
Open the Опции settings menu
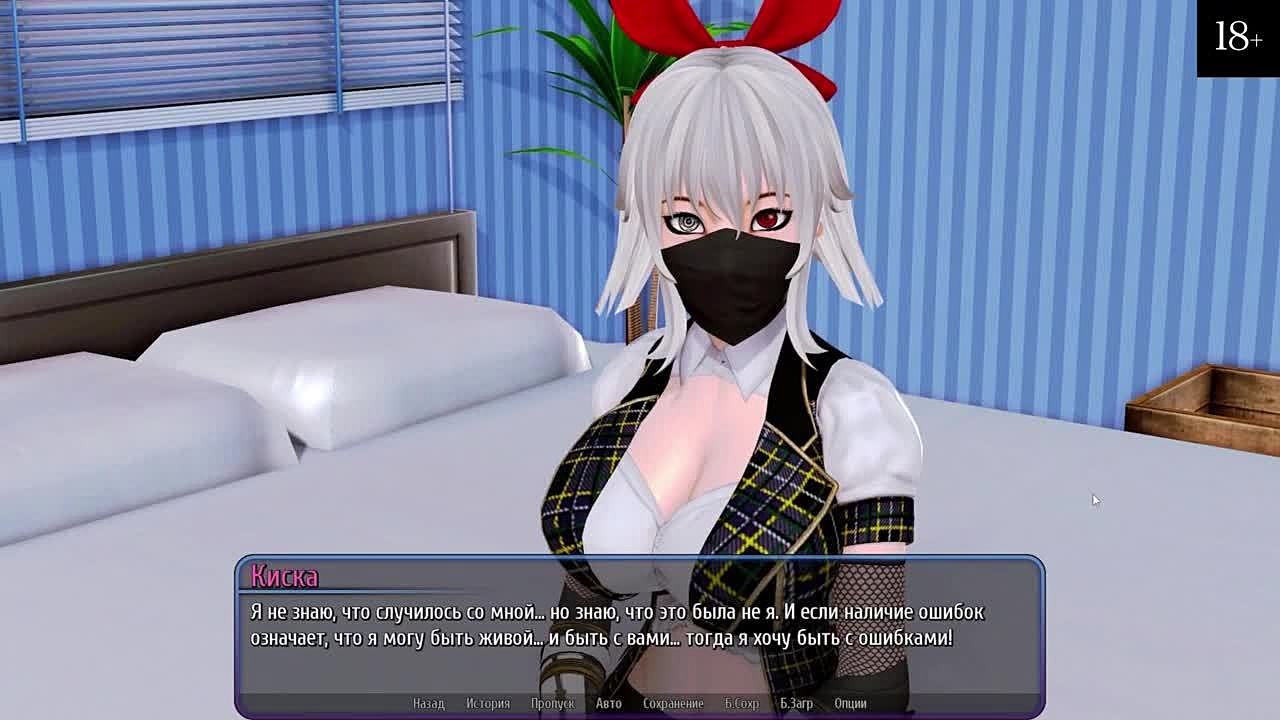[x=850, y=703]
